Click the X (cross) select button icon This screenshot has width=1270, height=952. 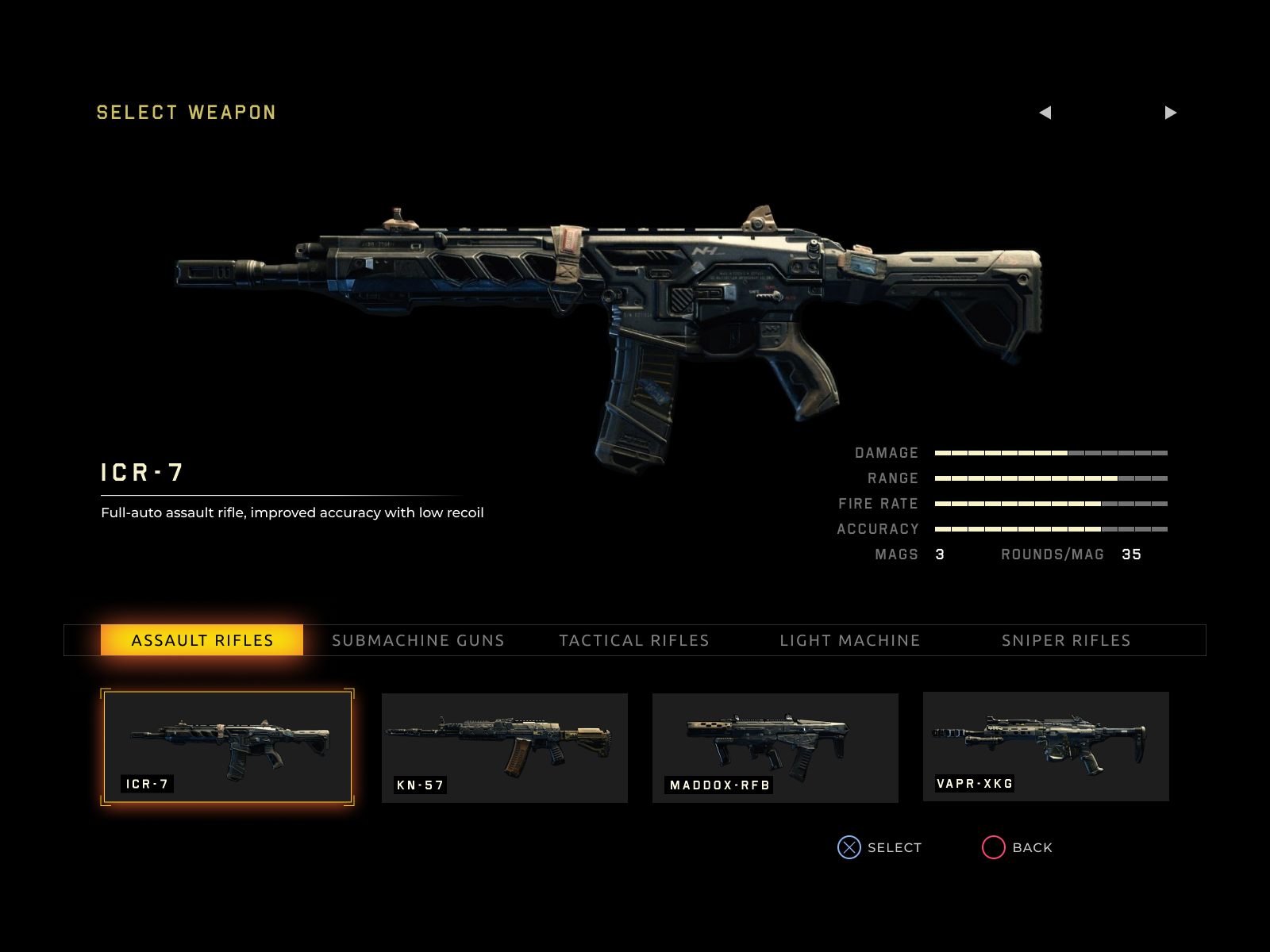click(x=849, y=847)
